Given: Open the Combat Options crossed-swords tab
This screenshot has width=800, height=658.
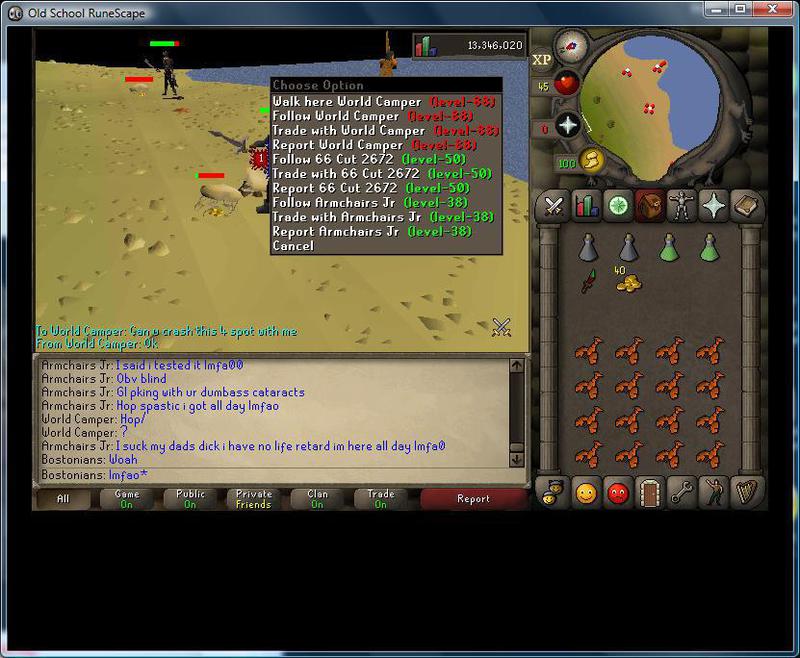Looking at the screenshot, I should [x=554, y=206].
